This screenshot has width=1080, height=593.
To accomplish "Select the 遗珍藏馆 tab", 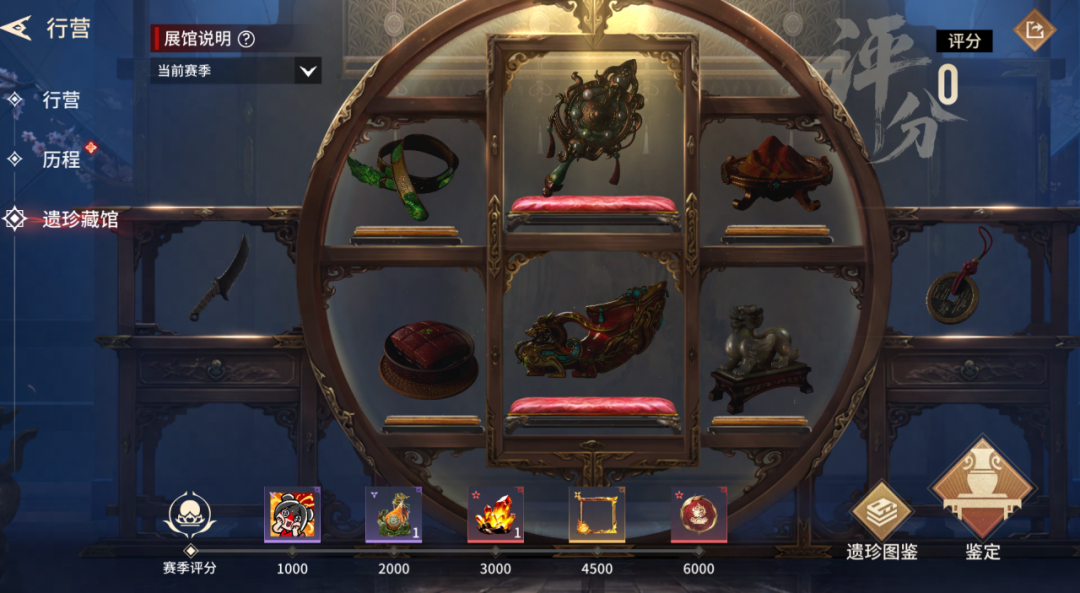I will click(79, 219).
